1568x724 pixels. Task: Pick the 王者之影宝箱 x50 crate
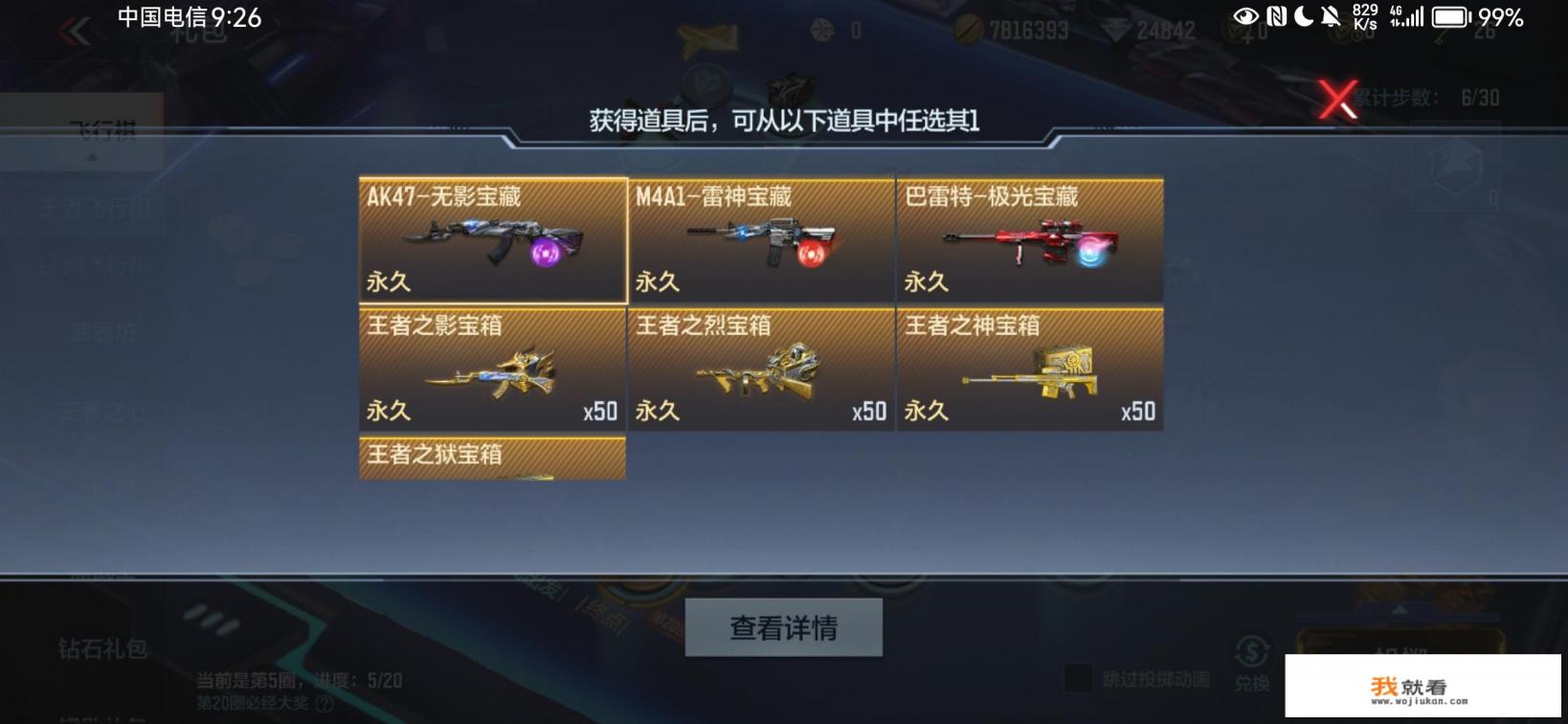[x=491, y=371]
